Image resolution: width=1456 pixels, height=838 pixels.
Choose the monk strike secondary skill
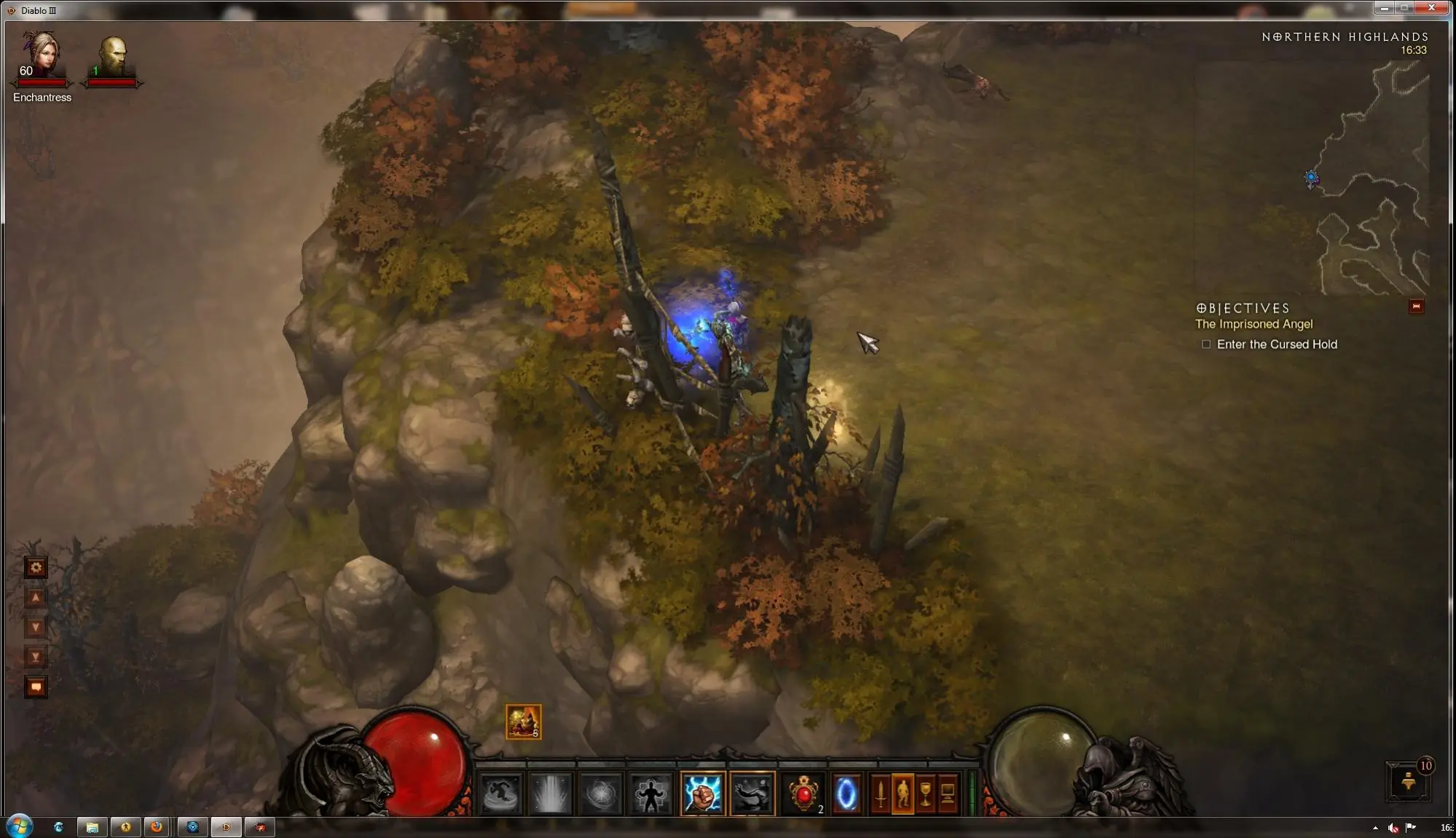pos(752,794)
